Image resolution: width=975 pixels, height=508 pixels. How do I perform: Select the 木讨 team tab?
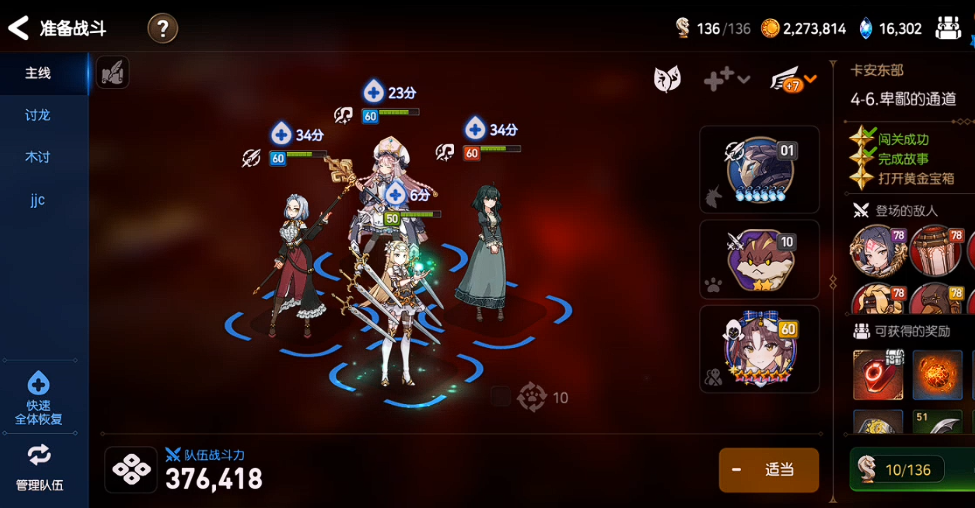[38, 157]
